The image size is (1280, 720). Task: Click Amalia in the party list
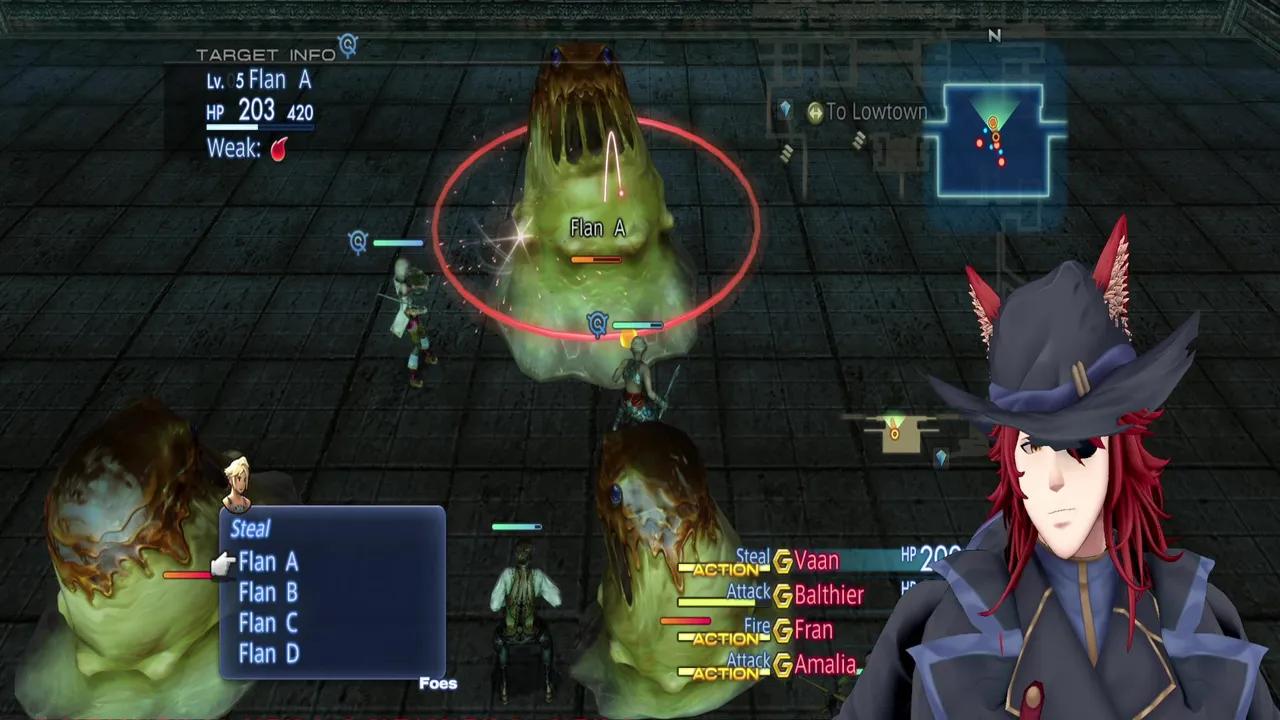(x=825, y=664)
